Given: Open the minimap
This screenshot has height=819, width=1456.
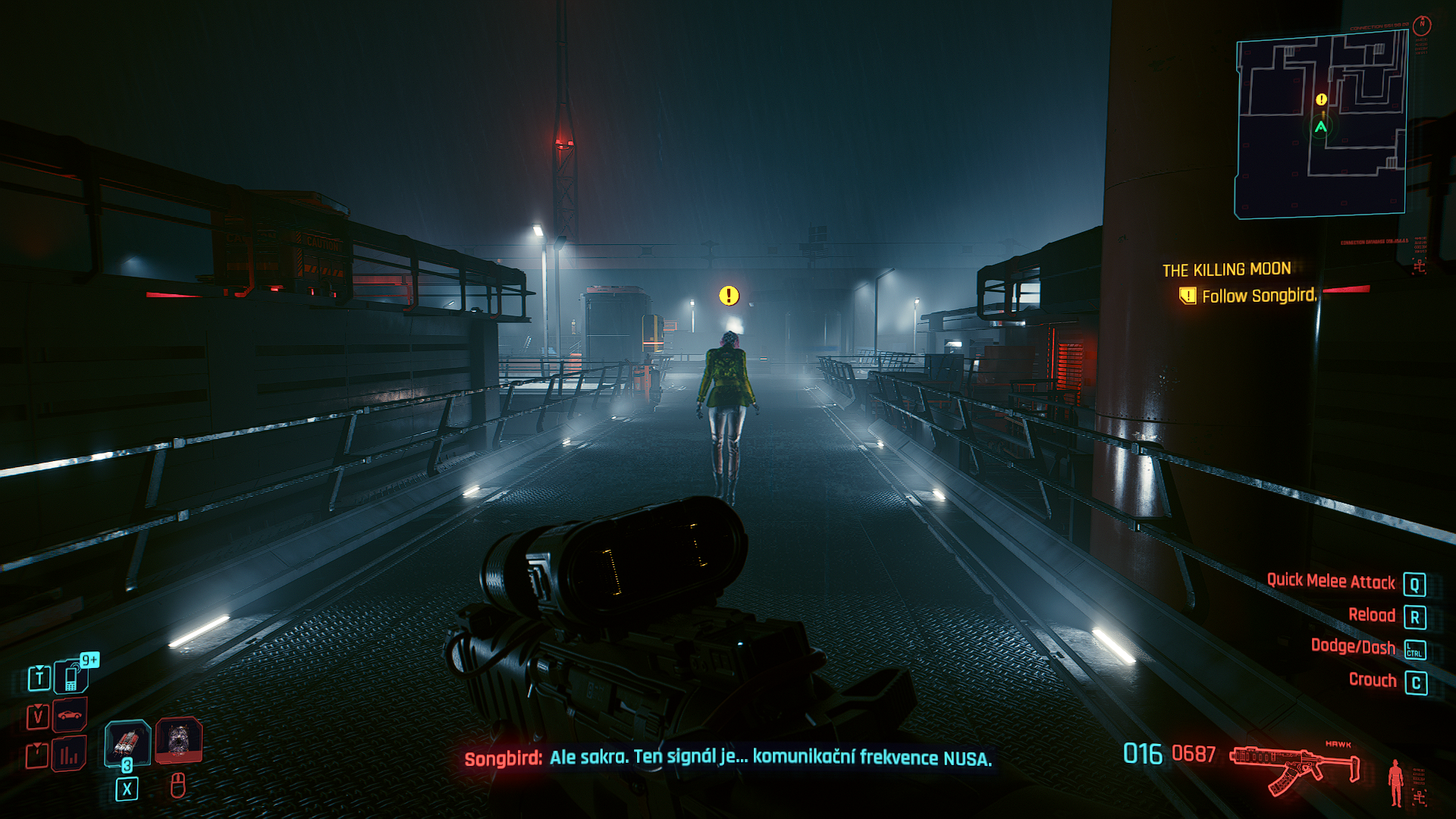Looking at the screenshot, I should 1320,126.
